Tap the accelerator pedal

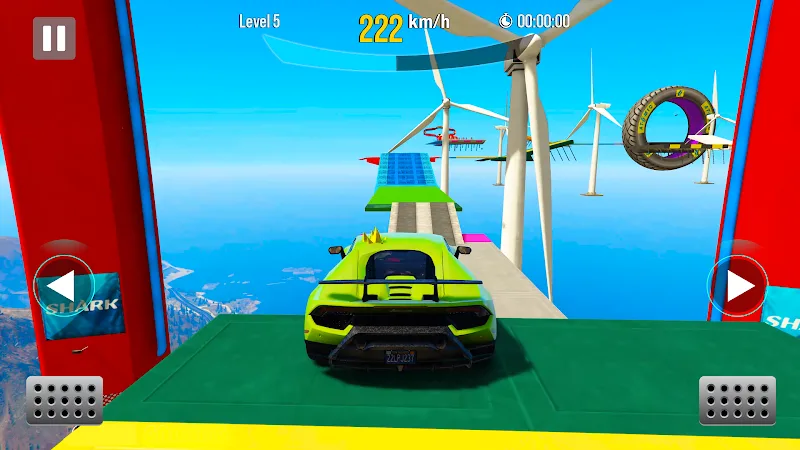(737, 400)
